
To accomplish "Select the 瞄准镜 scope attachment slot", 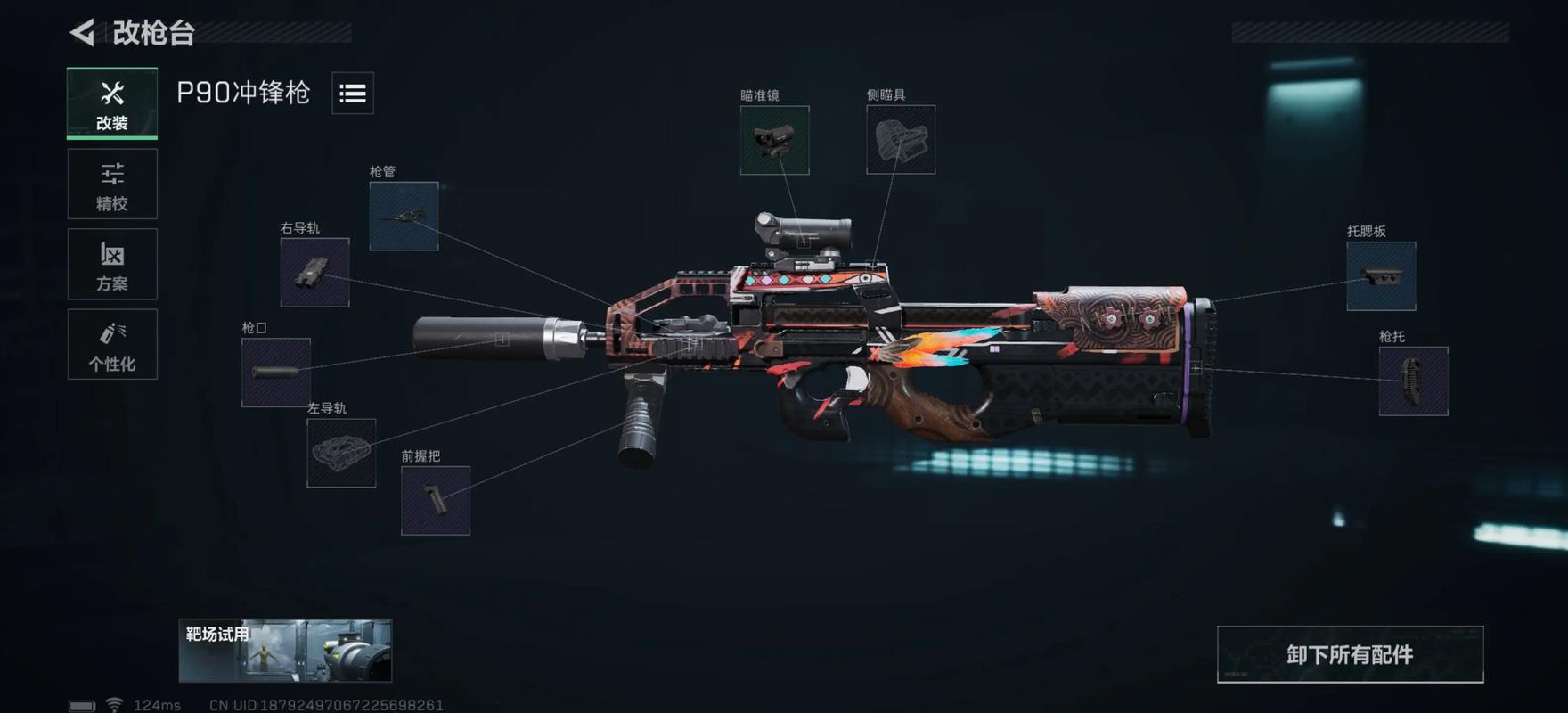I will coord(774,140).
